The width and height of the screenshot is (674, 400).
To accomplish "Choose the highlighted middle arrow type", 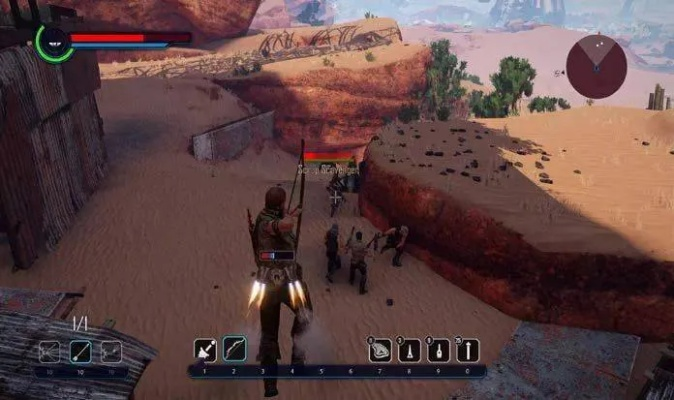I will (80, 351).
